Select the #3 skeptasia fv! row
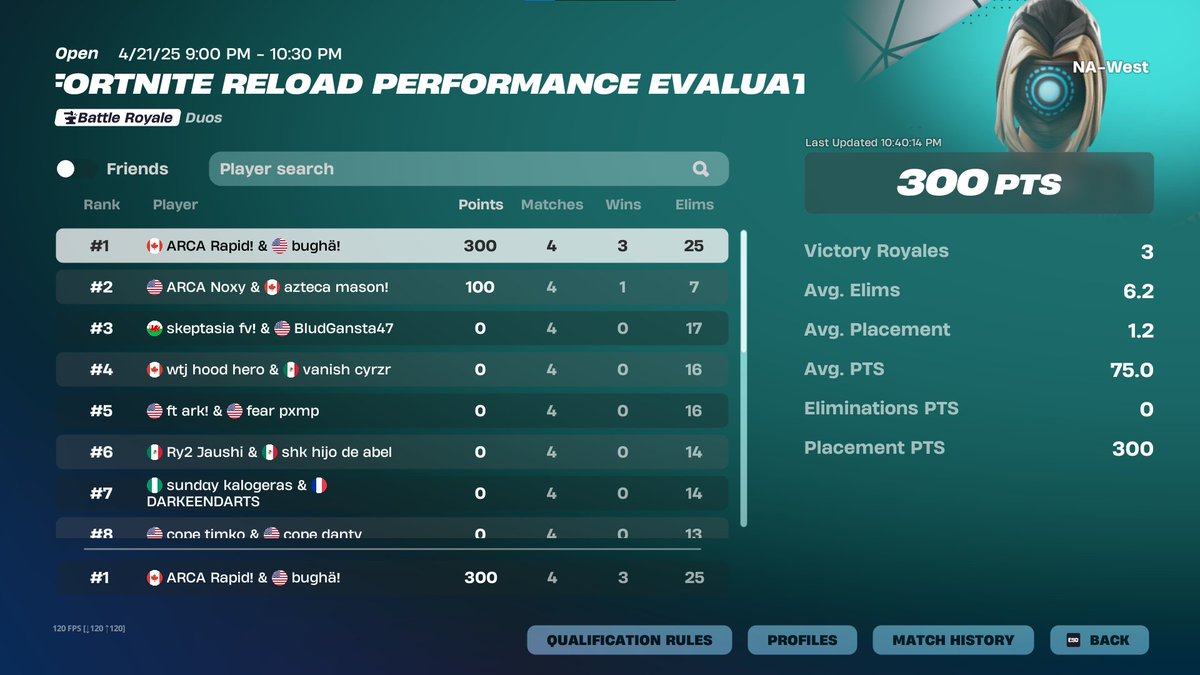The height and width of the screenshot is (675, 1200). click(x=391, y=328)
